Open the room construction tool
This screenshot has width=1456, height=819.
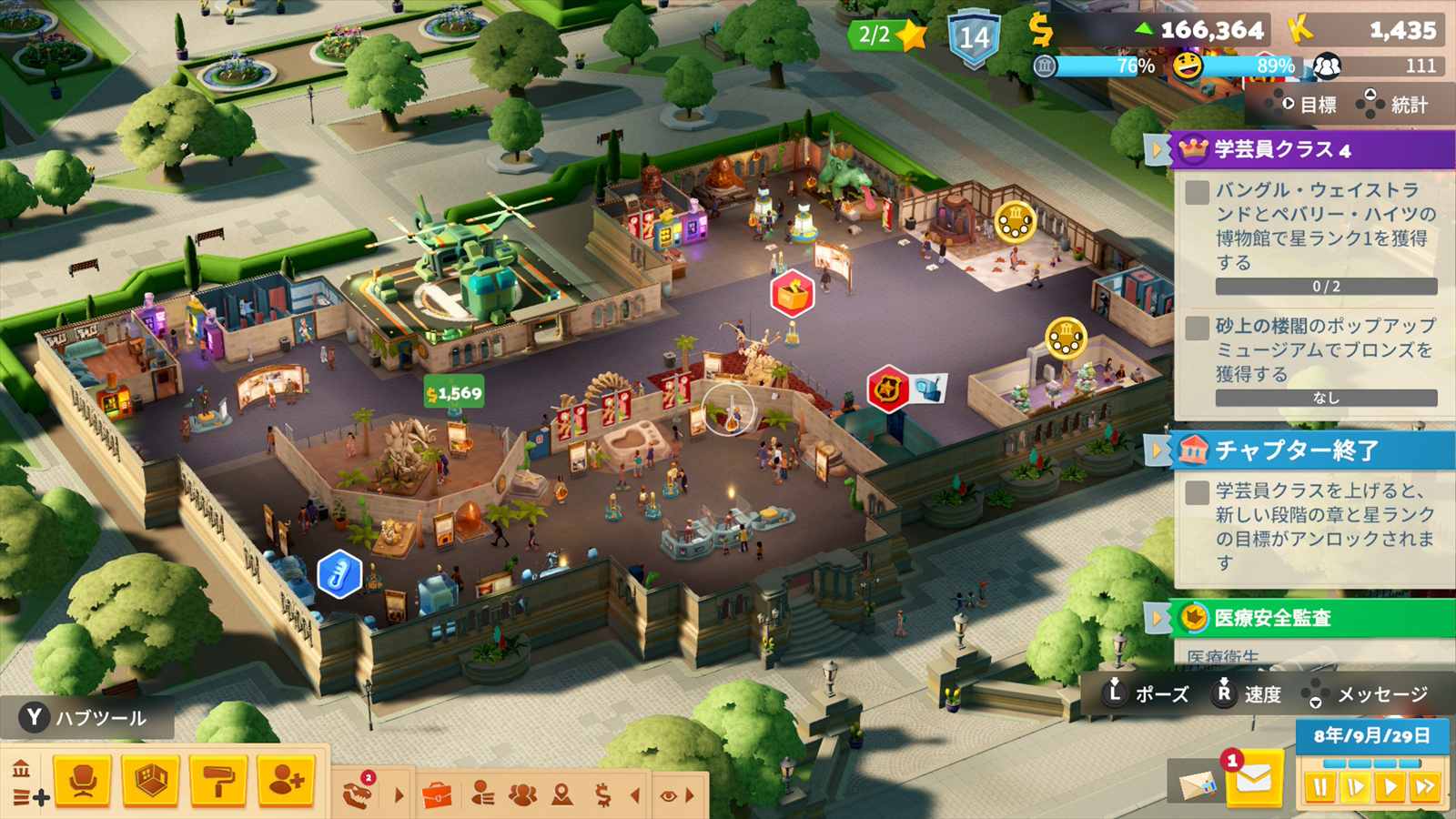(x=150, y=780)
